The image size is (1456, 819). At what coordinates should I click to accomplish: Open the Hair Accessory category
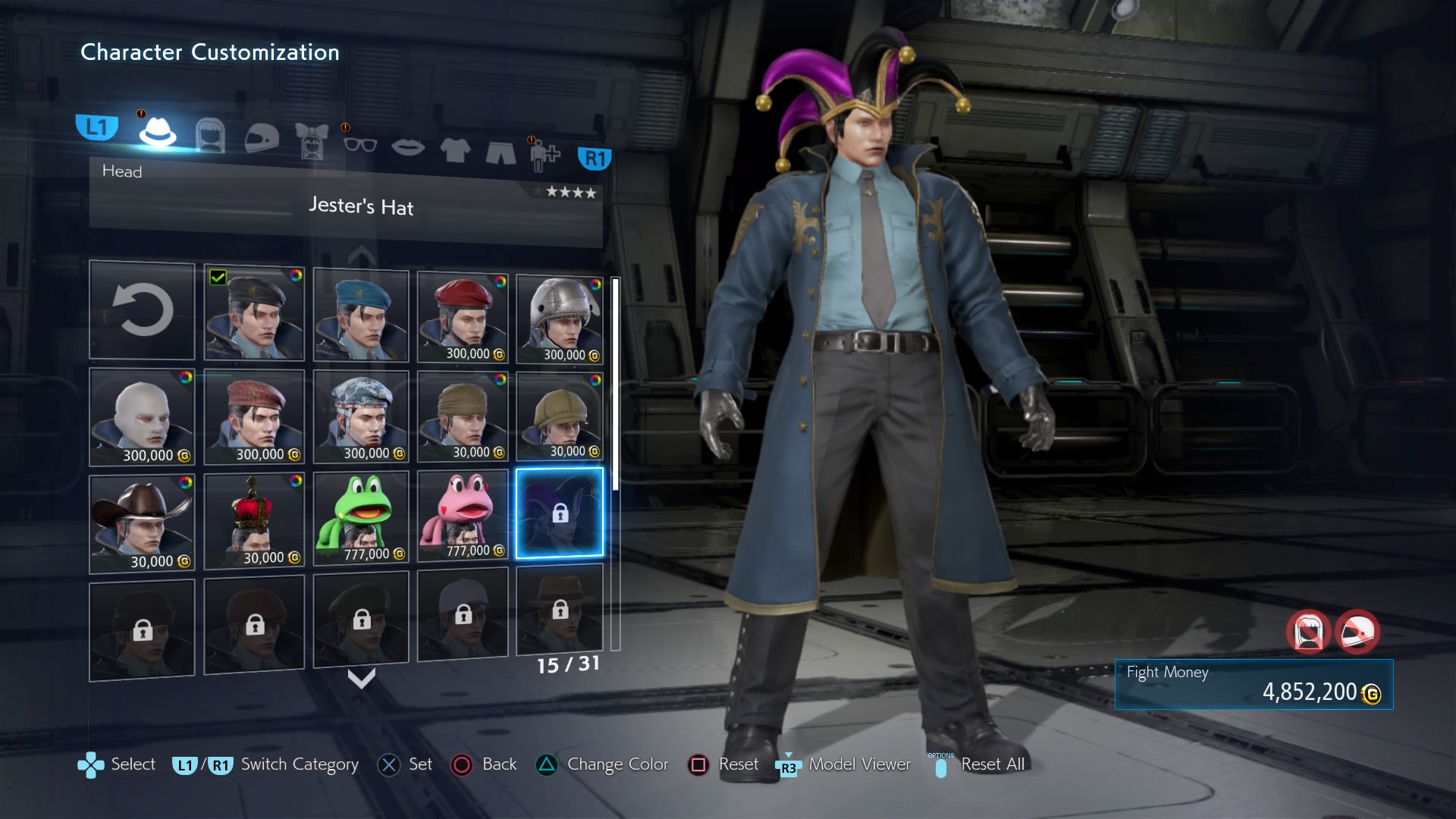point(312,142)
